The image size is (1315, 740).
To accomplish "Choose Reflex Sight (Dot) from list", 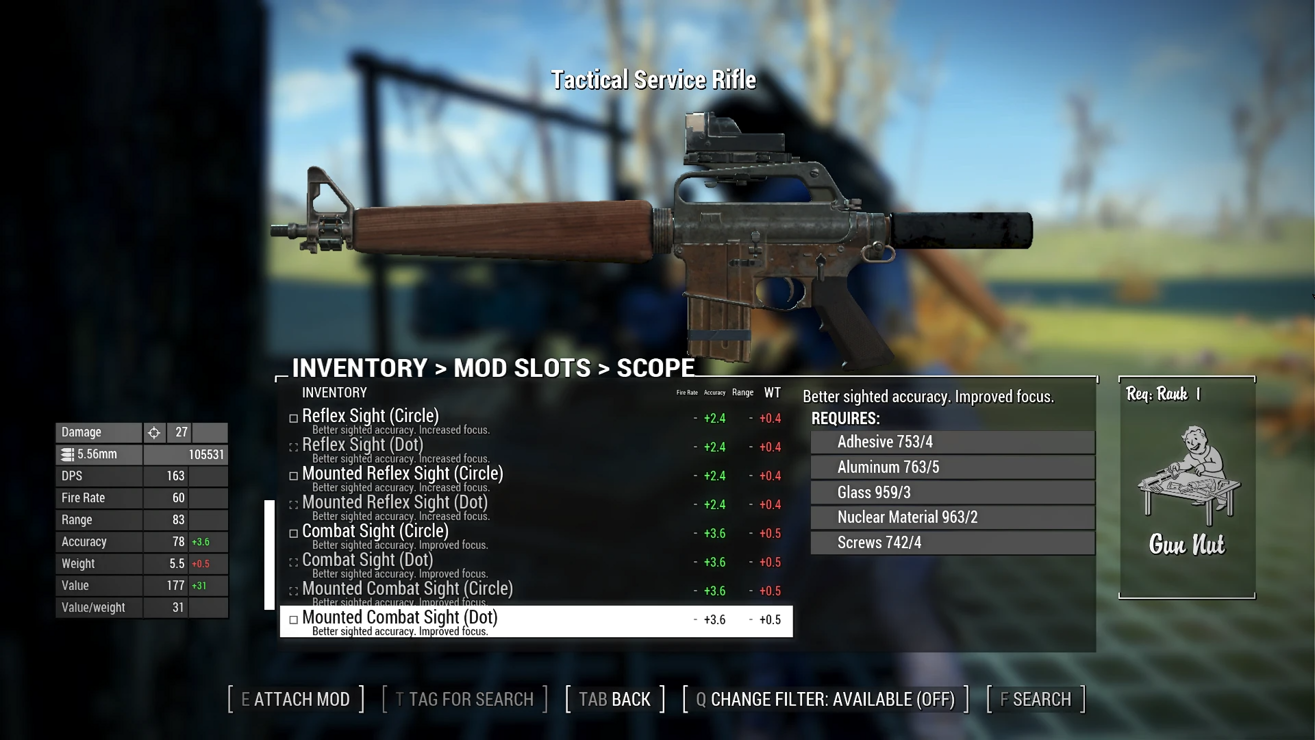I will coord(362,445).
